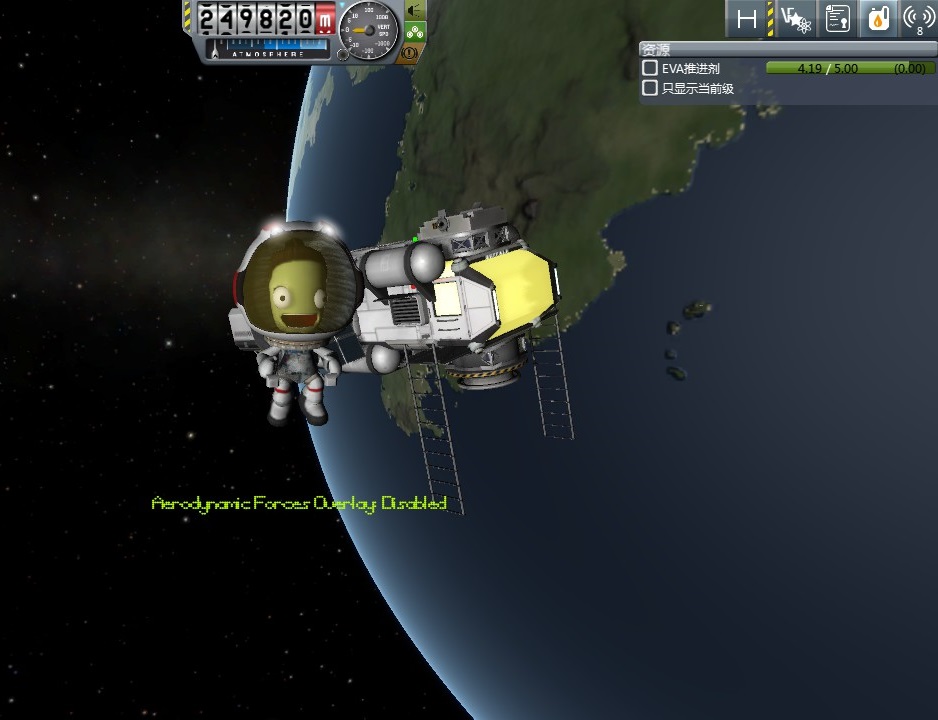
Task: Enable the 只显示当前级 checkbox
Action: 650,88
